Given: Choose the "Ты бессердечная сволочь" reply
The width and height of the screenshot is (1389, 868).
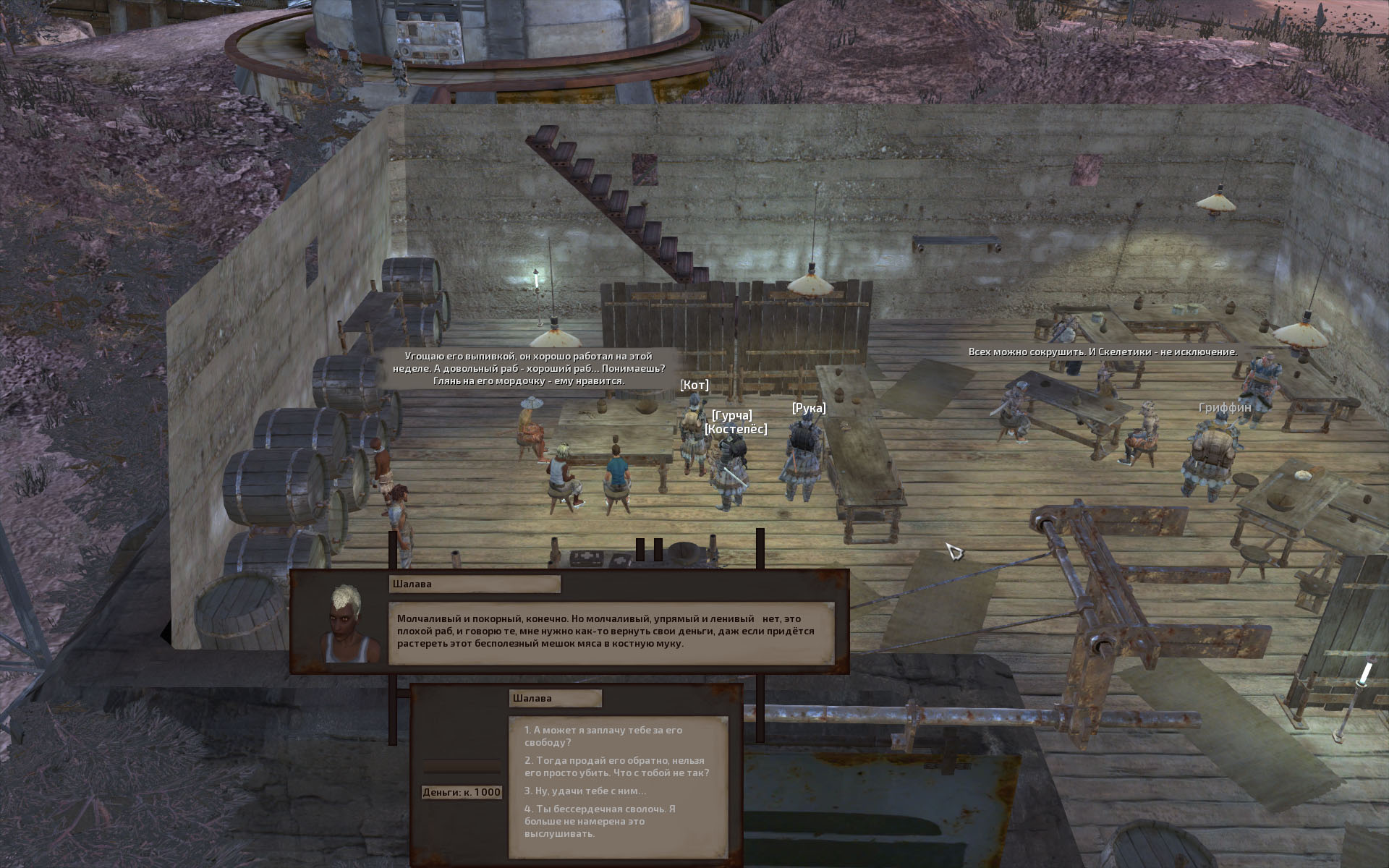Looking at the screenshot, I should [600, 821].
